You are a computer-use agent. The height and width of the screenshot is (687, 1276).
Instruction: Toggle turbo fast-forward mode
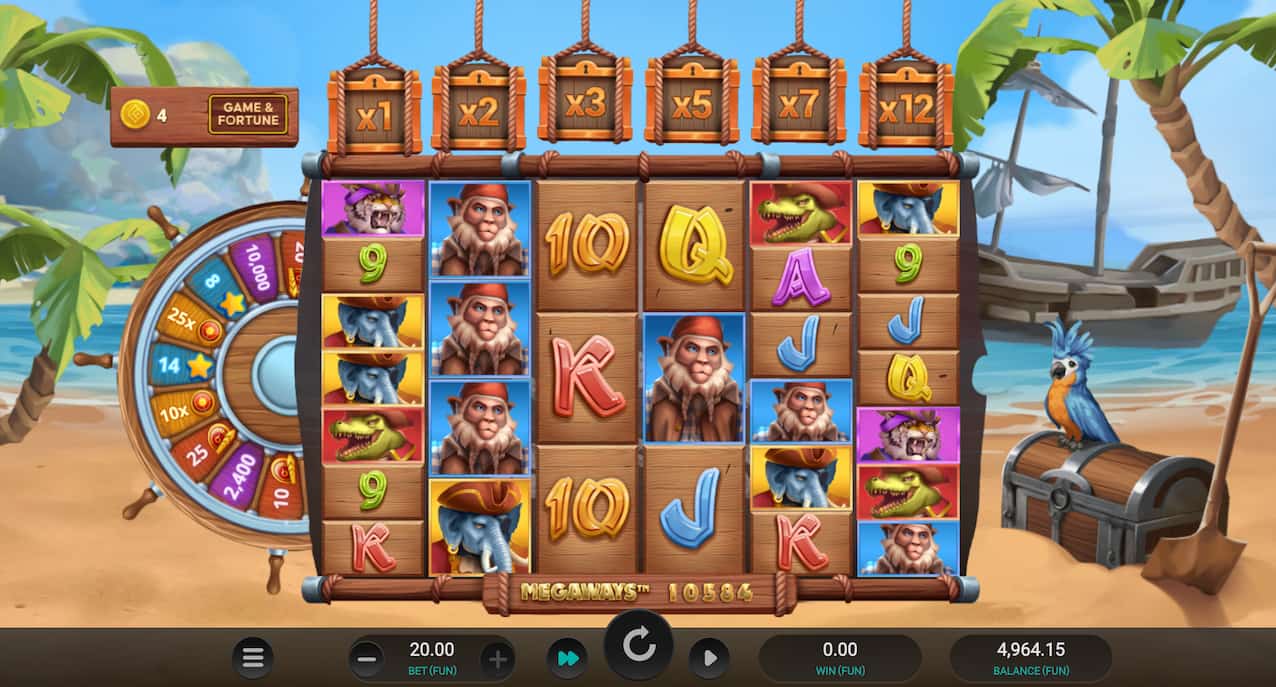(567, 658)
